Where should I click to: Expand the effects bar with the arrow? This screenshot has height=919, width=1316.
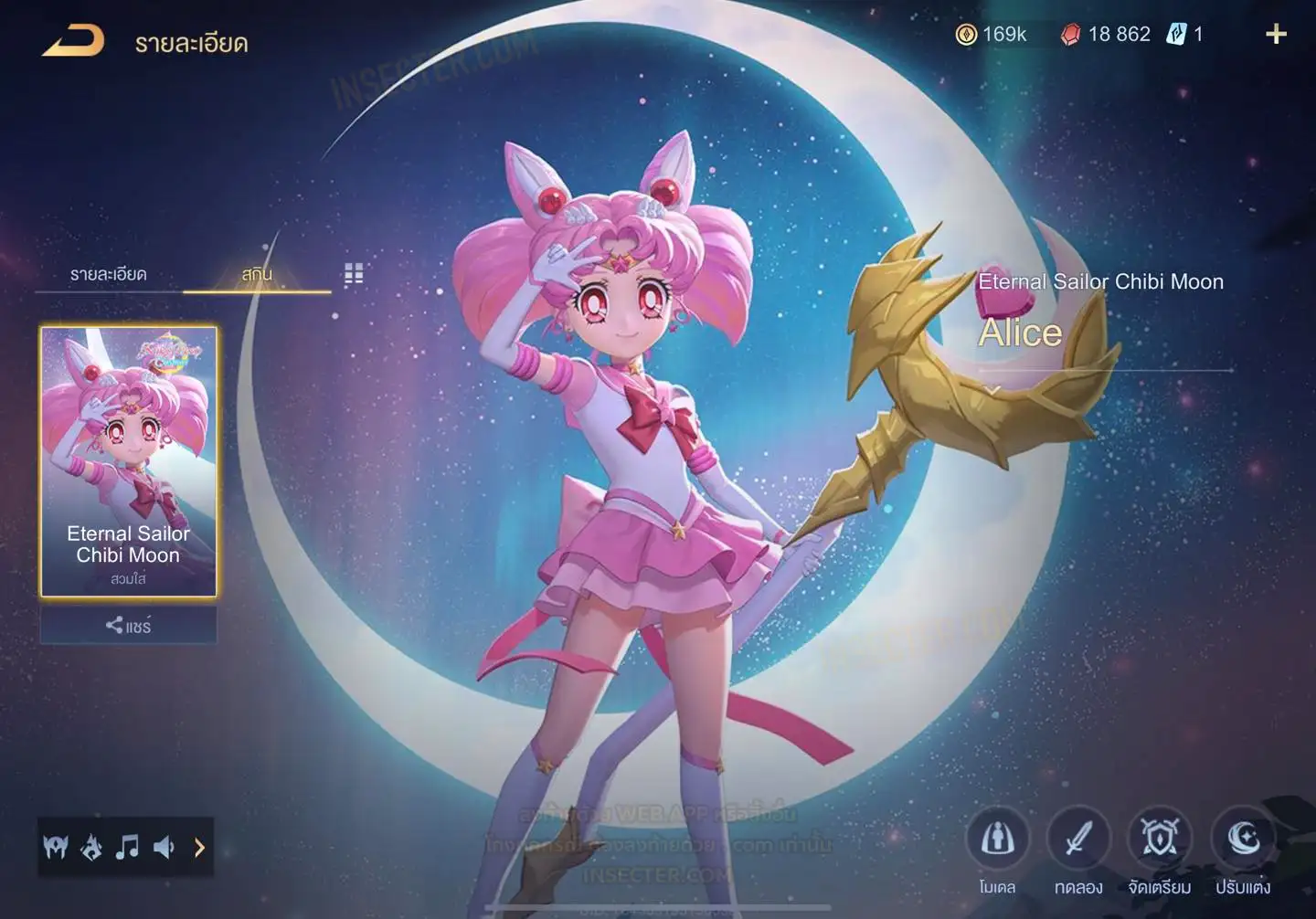point(199,848)
